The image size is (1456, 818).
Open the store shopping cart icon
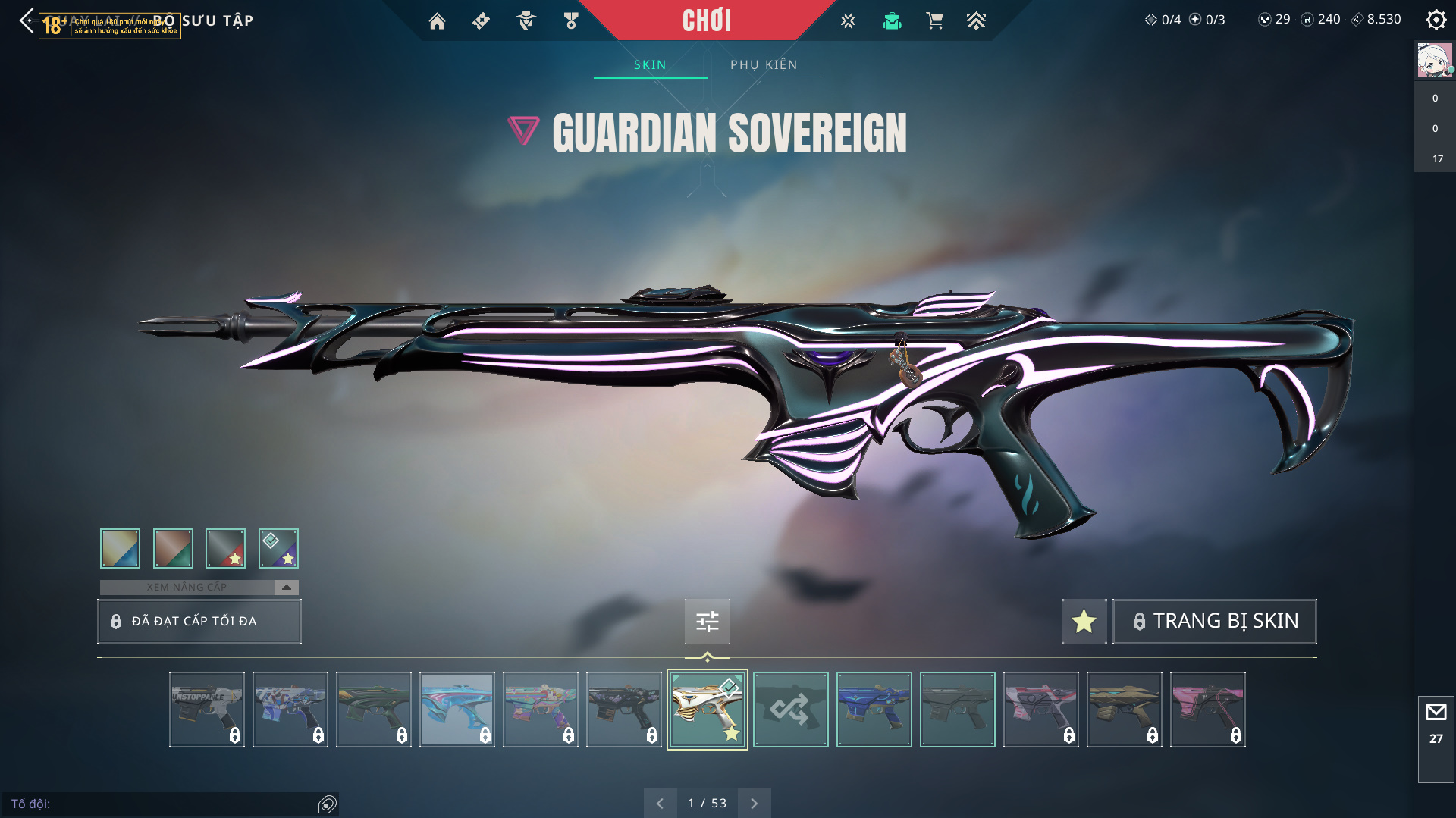(934, 21)
